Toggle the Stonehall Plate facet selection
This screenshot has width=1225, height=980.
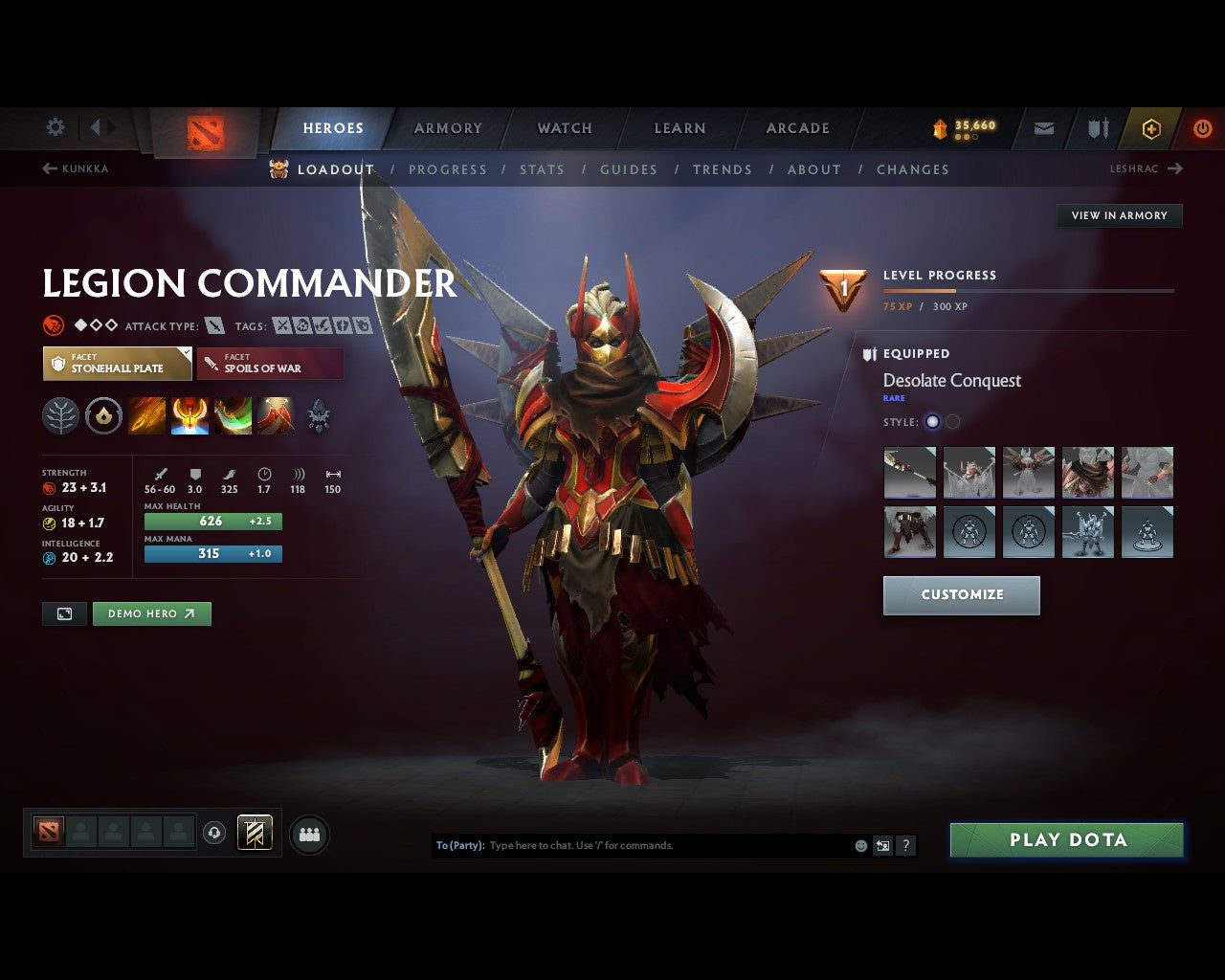[117, 363]
